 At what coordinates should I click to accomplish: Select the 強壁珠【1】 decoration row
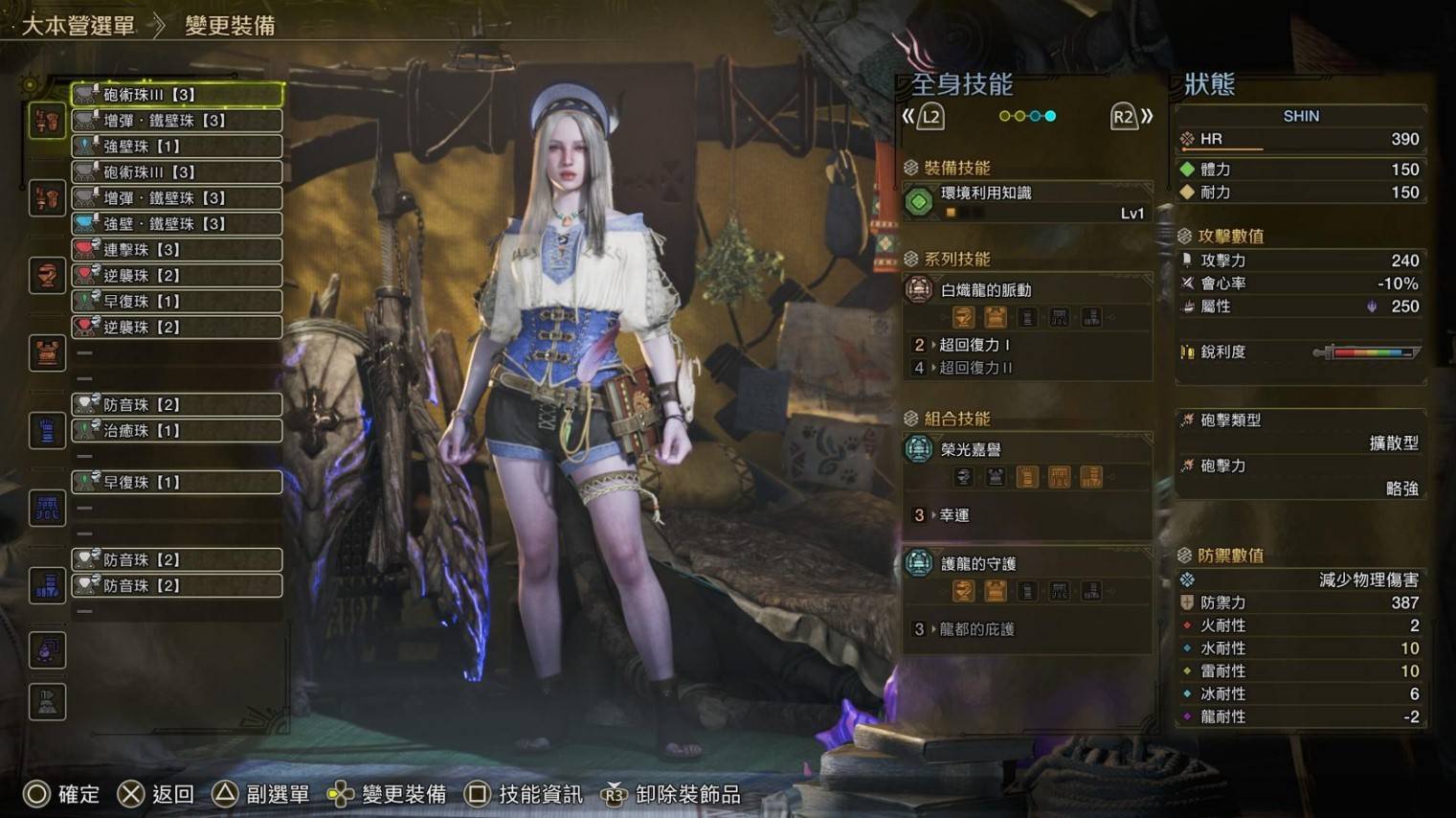coord(177,147)
